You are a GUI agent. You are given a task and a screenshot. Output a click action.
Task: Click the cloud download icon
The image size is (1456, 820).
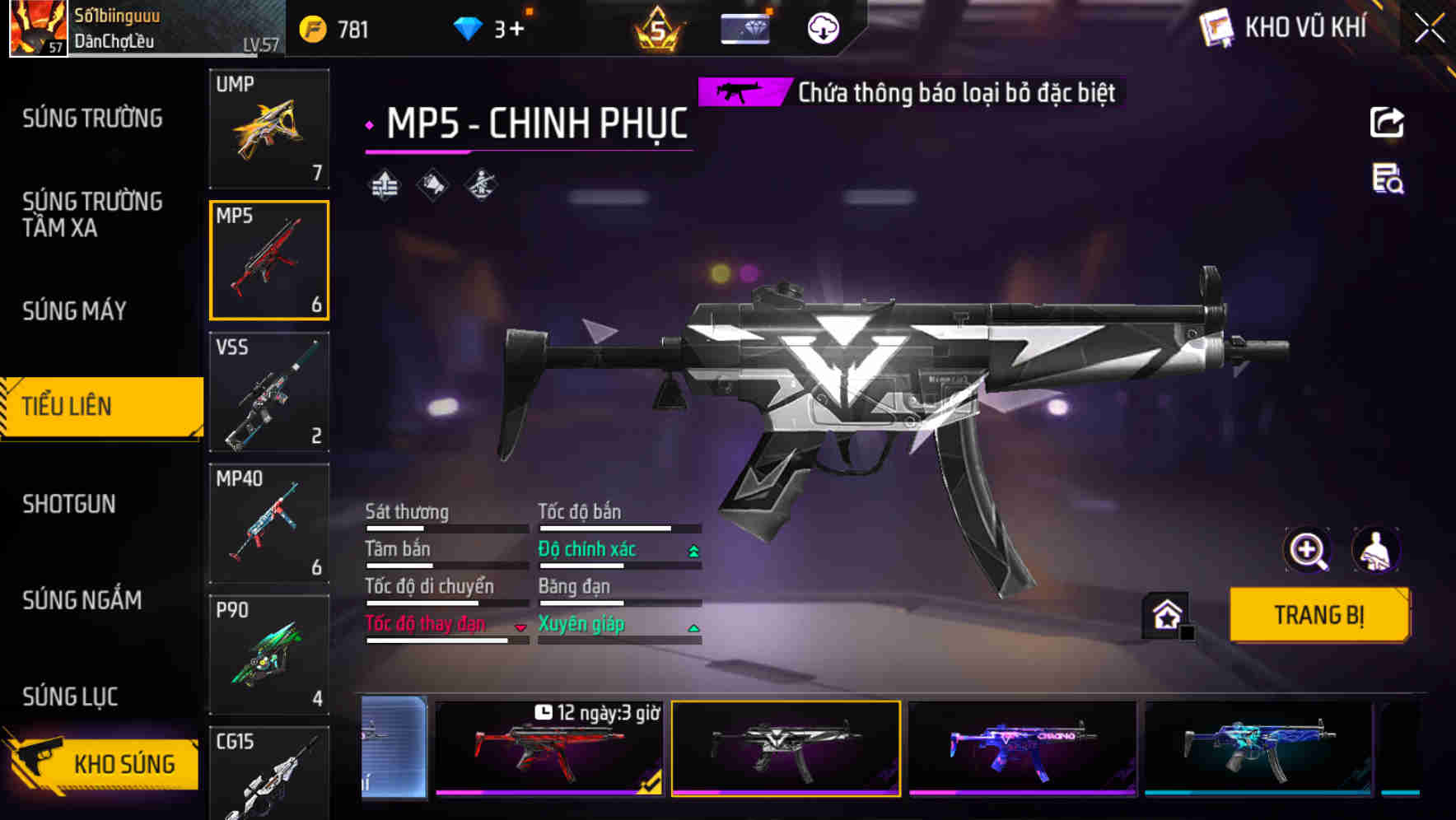click(x=823, y=29)
